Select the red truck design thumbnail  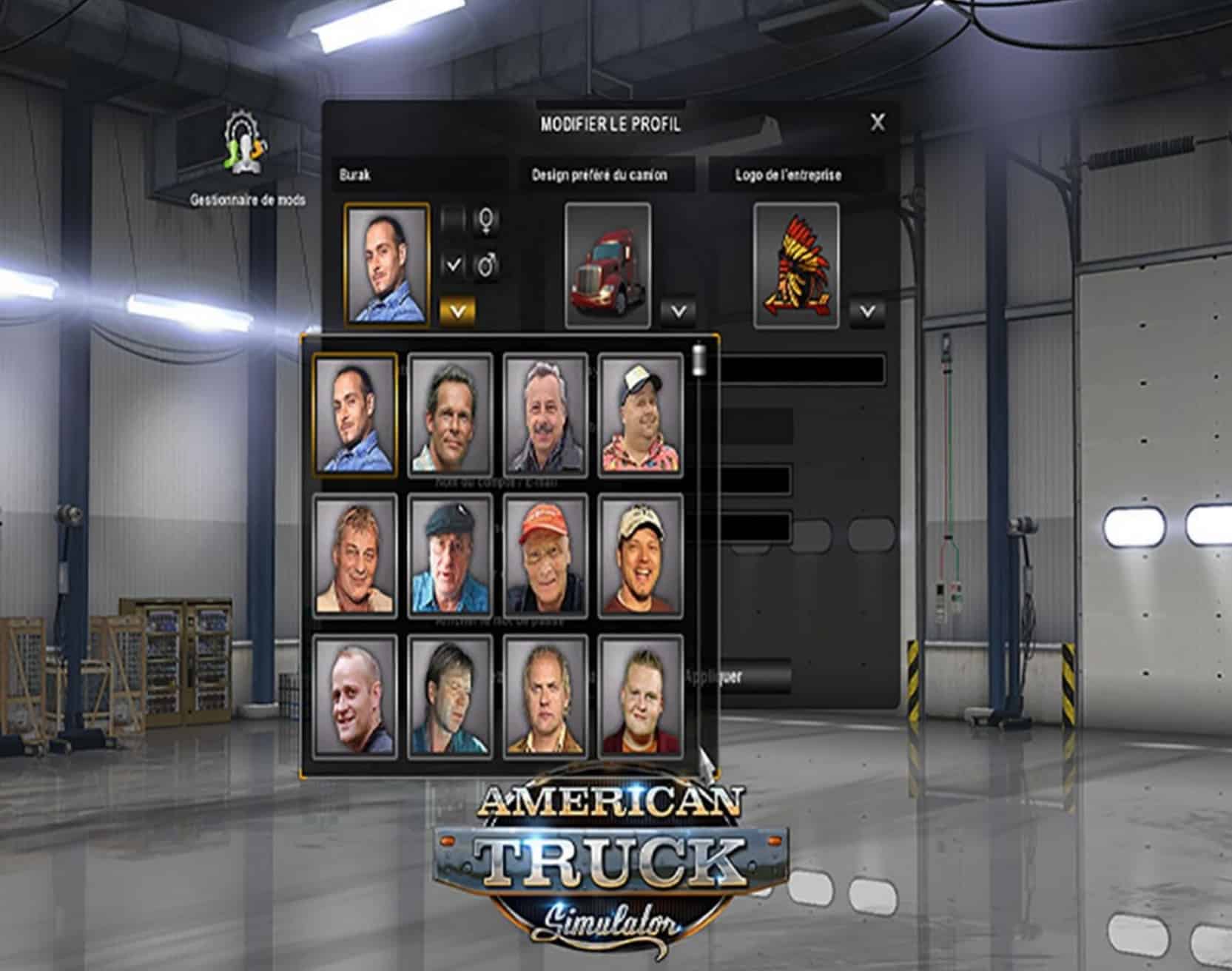(607, 265)
